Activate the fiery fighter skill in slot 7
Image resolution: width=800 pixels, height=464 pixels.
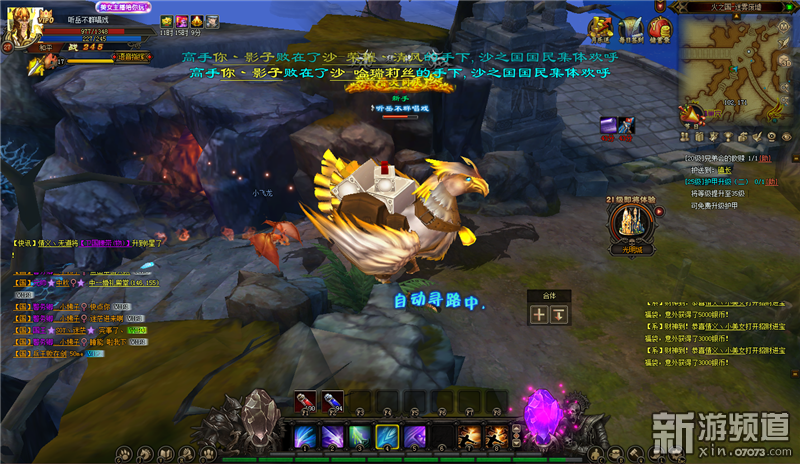pyautogui.click(x=468, y=436)
